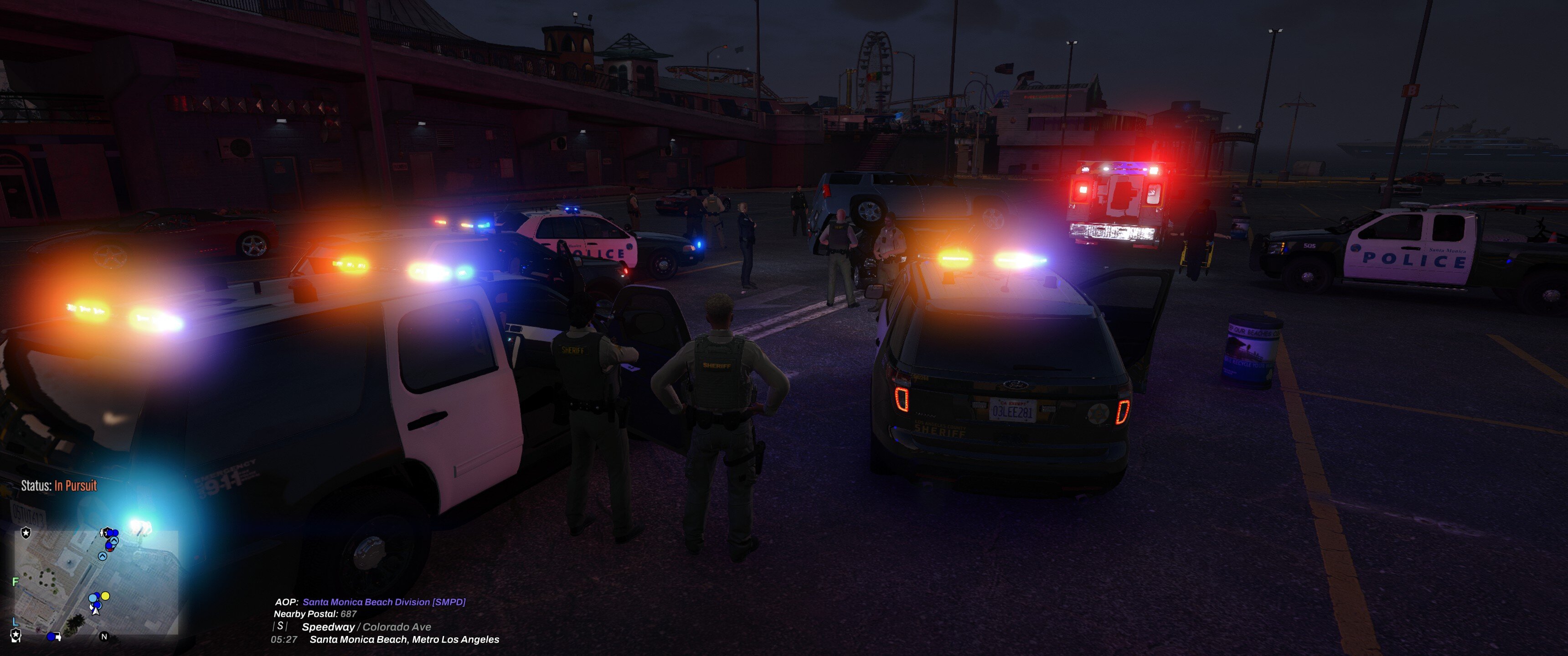Click the north 'N' compass marker
1568x656 pixels.
(x=104, y=636)
